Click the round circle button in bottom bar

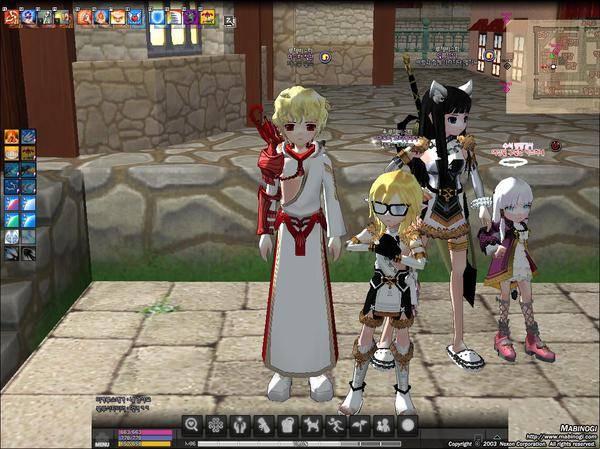(x=407, y=425)
